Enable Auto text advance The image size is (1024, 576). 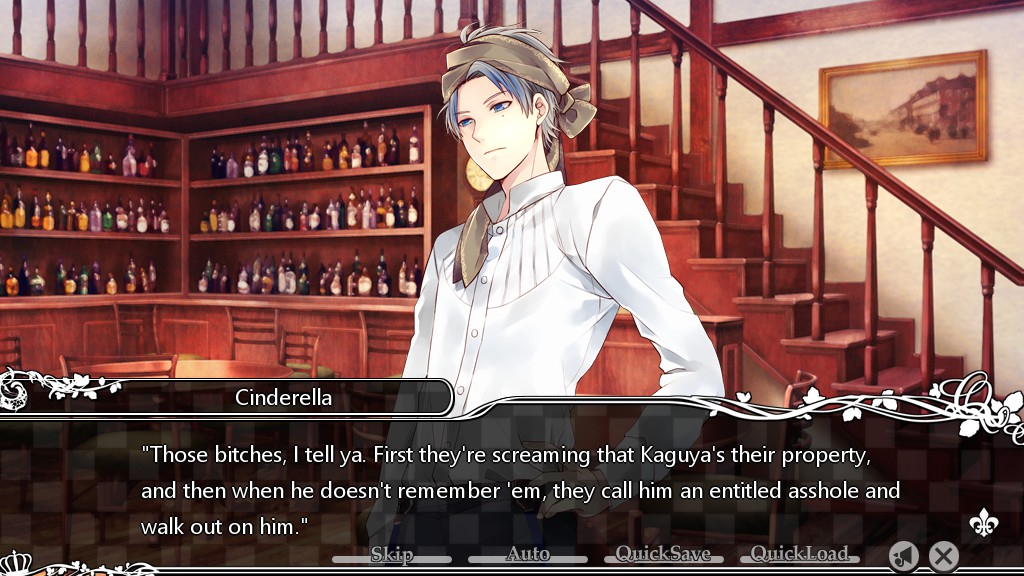tap(528, 554)
